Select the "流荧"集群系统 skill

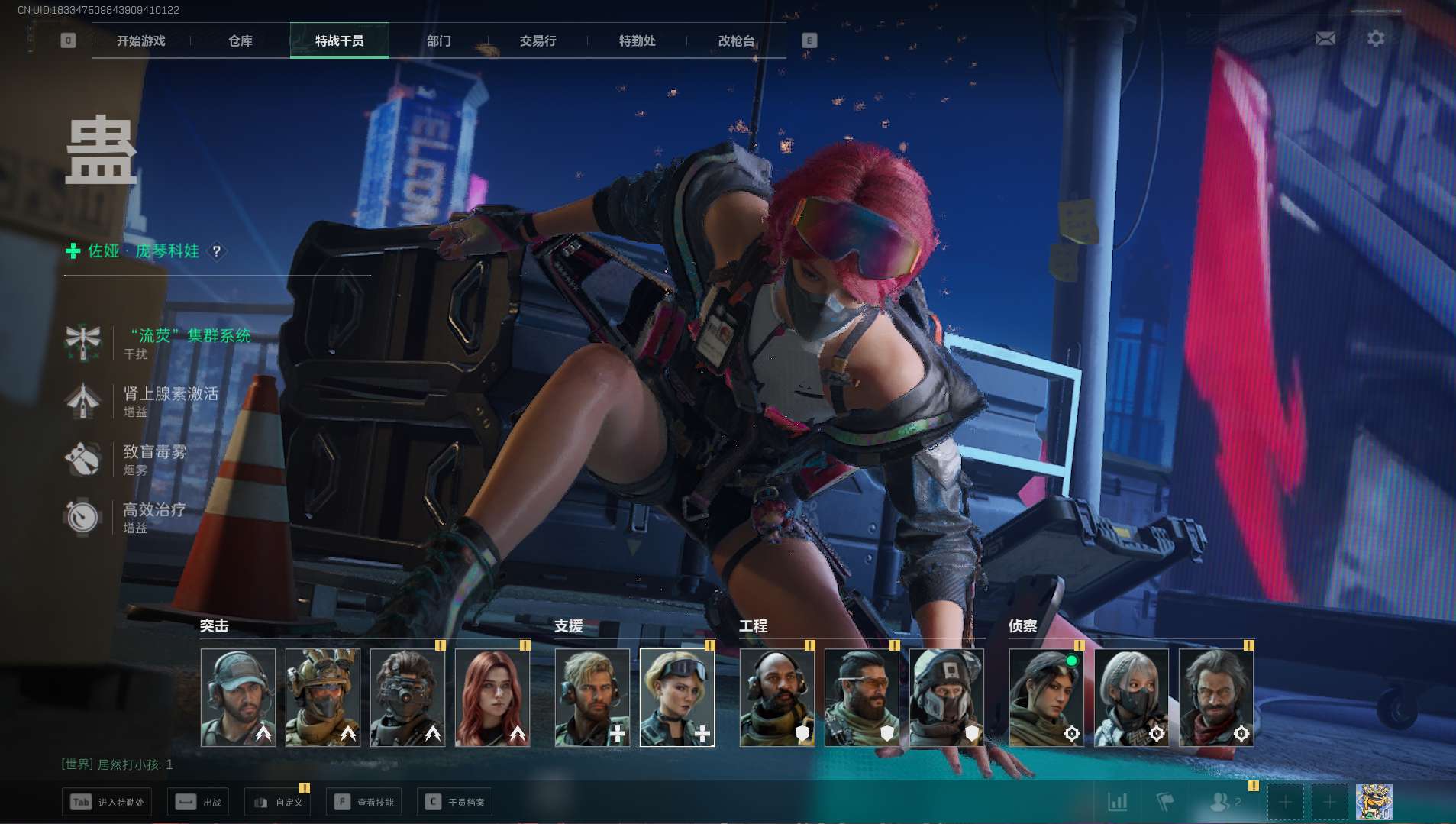coord(189,336)
